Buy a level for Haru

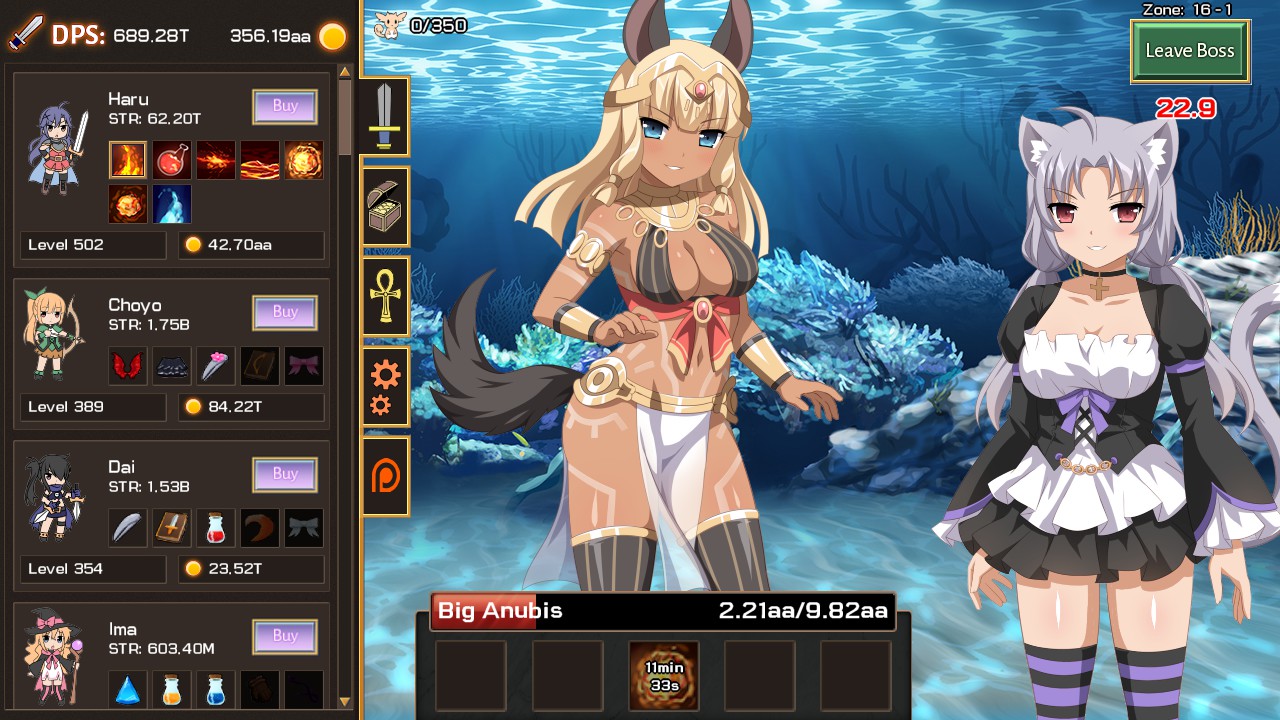click(x=285, y=106)
